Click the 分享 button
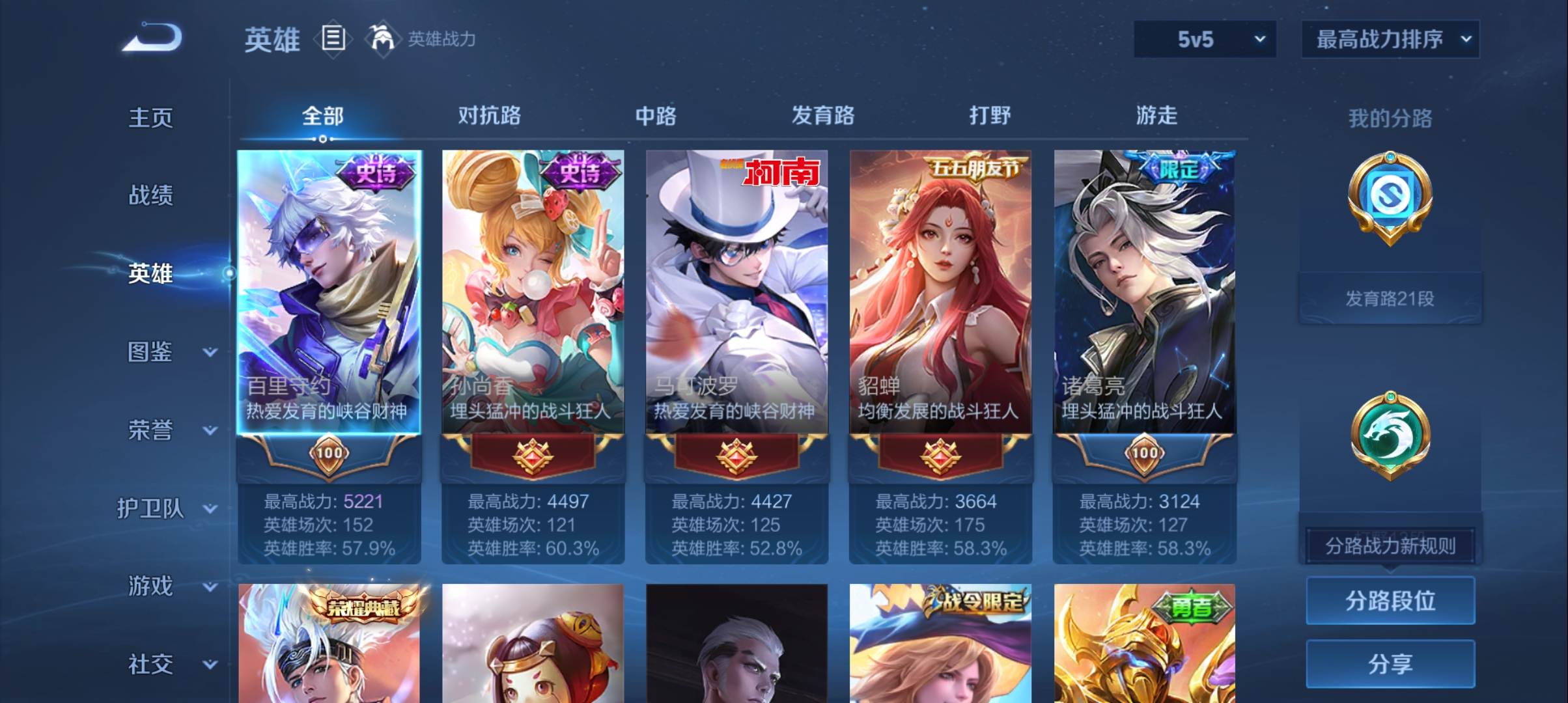Image resolution: width=1568 pixels, height=703 pixels. (1390, 665)
